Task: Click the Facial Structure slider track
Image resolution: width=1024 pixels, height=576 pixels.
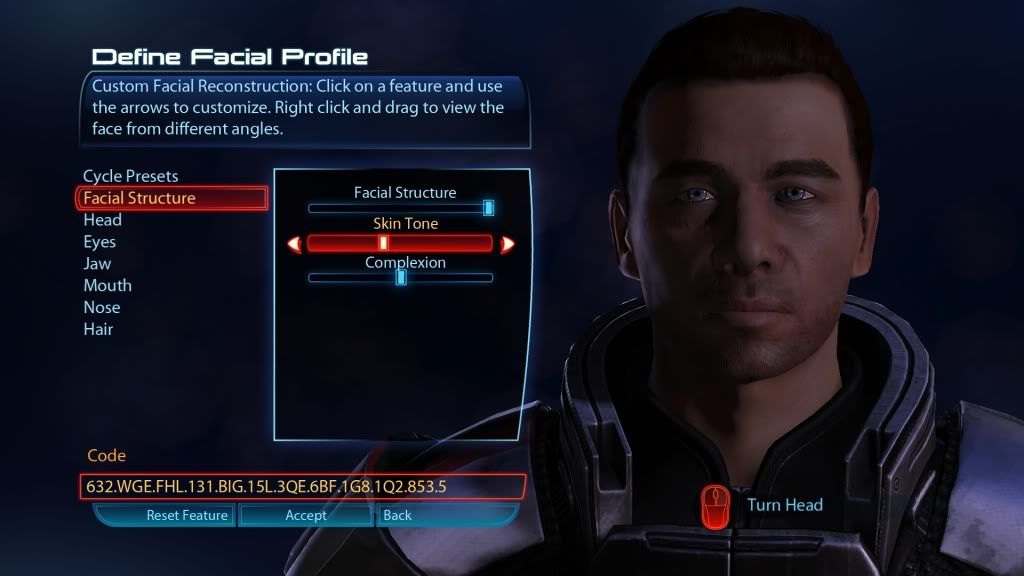Action: click(400, 208)
